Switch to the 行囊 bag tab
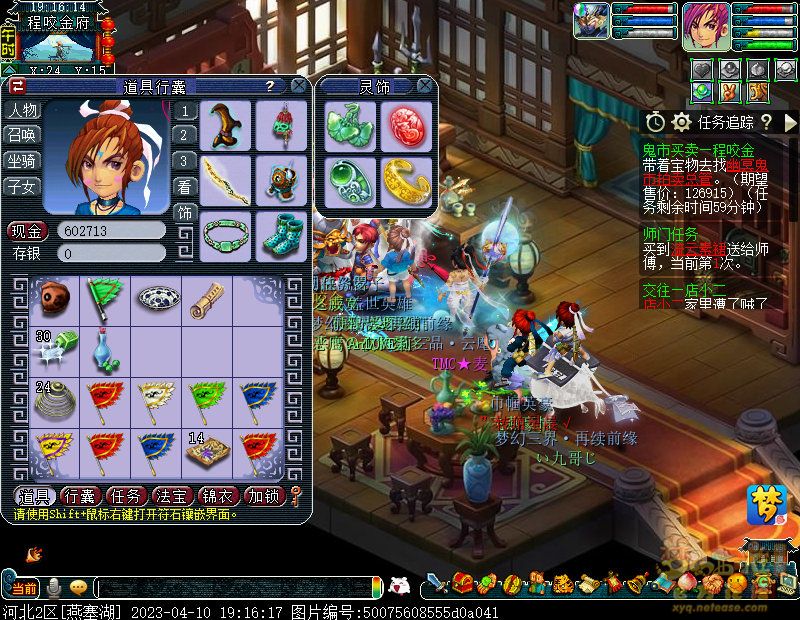This screenshot has height=620, width=800. [x=80, y=495]
